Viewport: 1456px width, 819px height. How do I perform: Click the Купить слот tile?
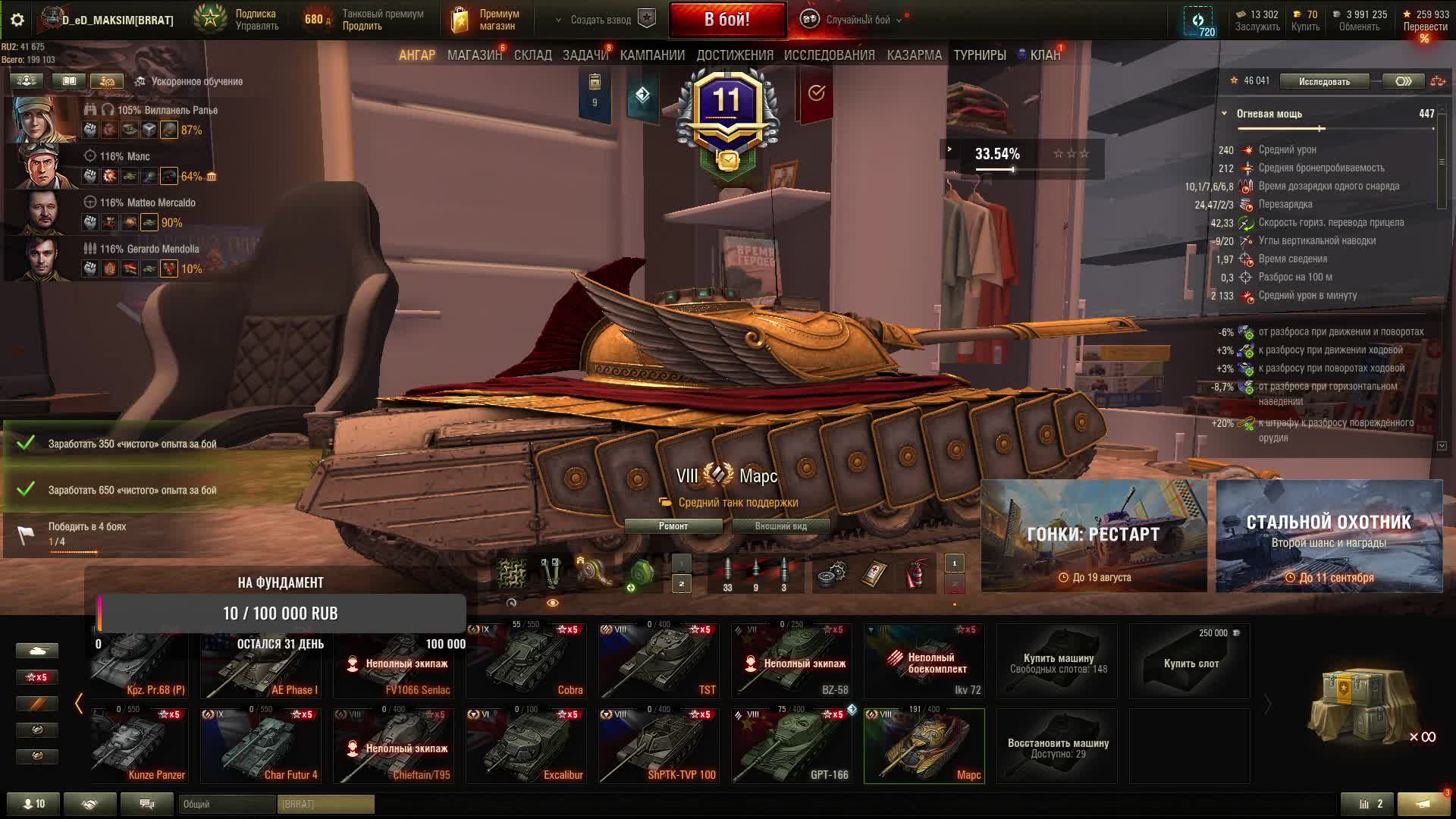coord(1190,662)
